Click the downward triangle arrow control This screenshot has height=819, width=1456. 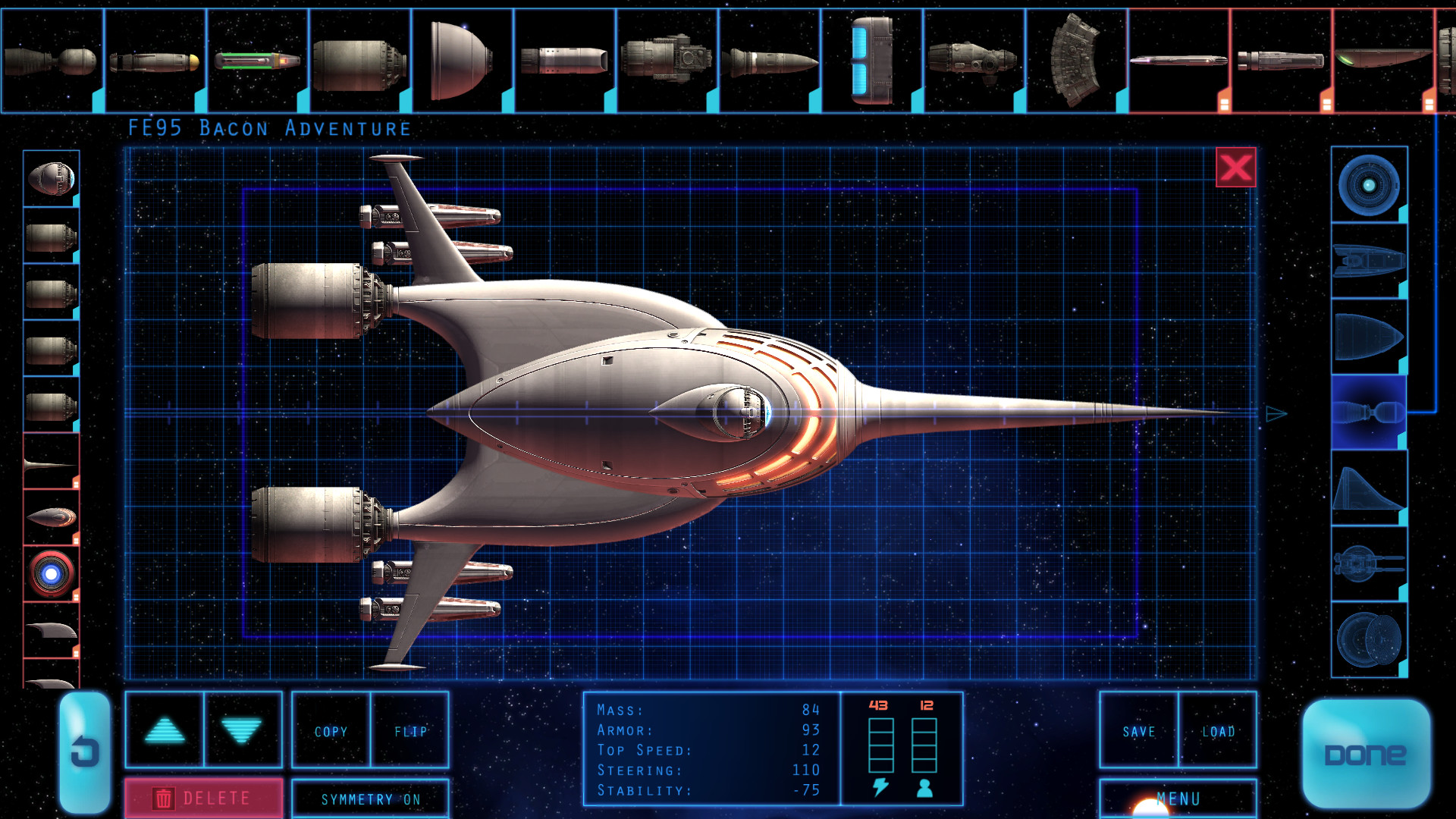click(241, 730)
